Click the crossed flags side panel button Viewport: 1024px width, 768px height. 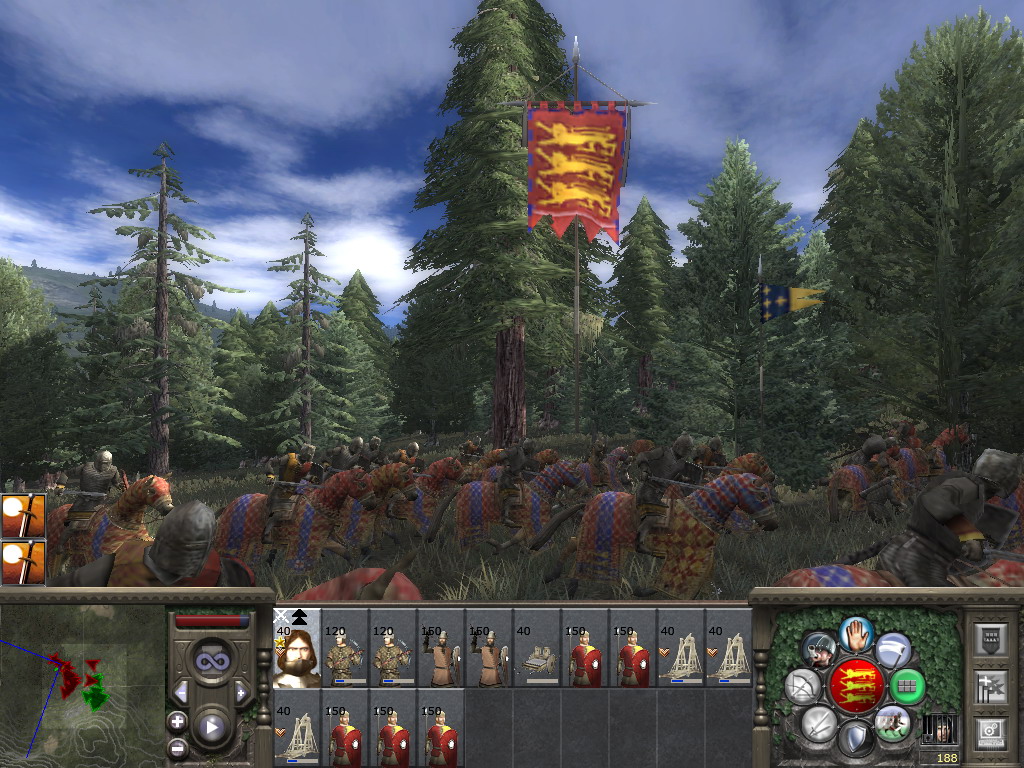[x=990, y=687]
